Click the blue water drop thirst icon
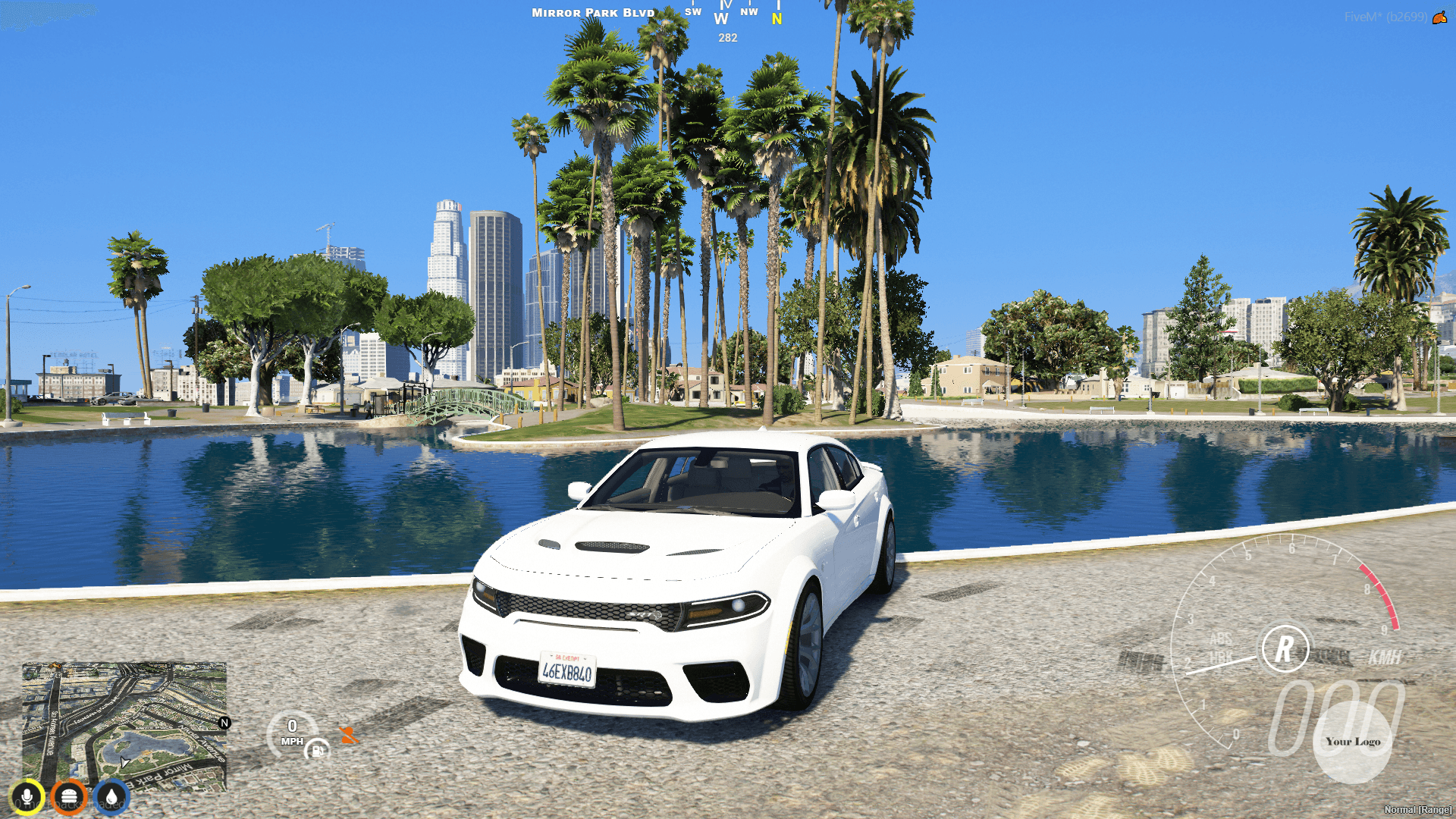Image resolution: width=1456 pixels, height=819 pixels. (111, 795)
